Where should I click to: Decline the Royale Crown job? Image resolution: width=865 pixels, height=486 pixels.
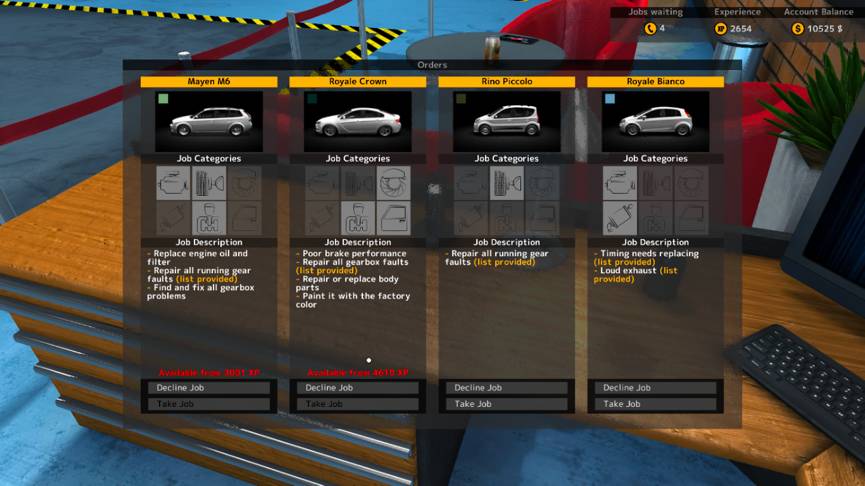pyautogui.click(x=358, y=388)
